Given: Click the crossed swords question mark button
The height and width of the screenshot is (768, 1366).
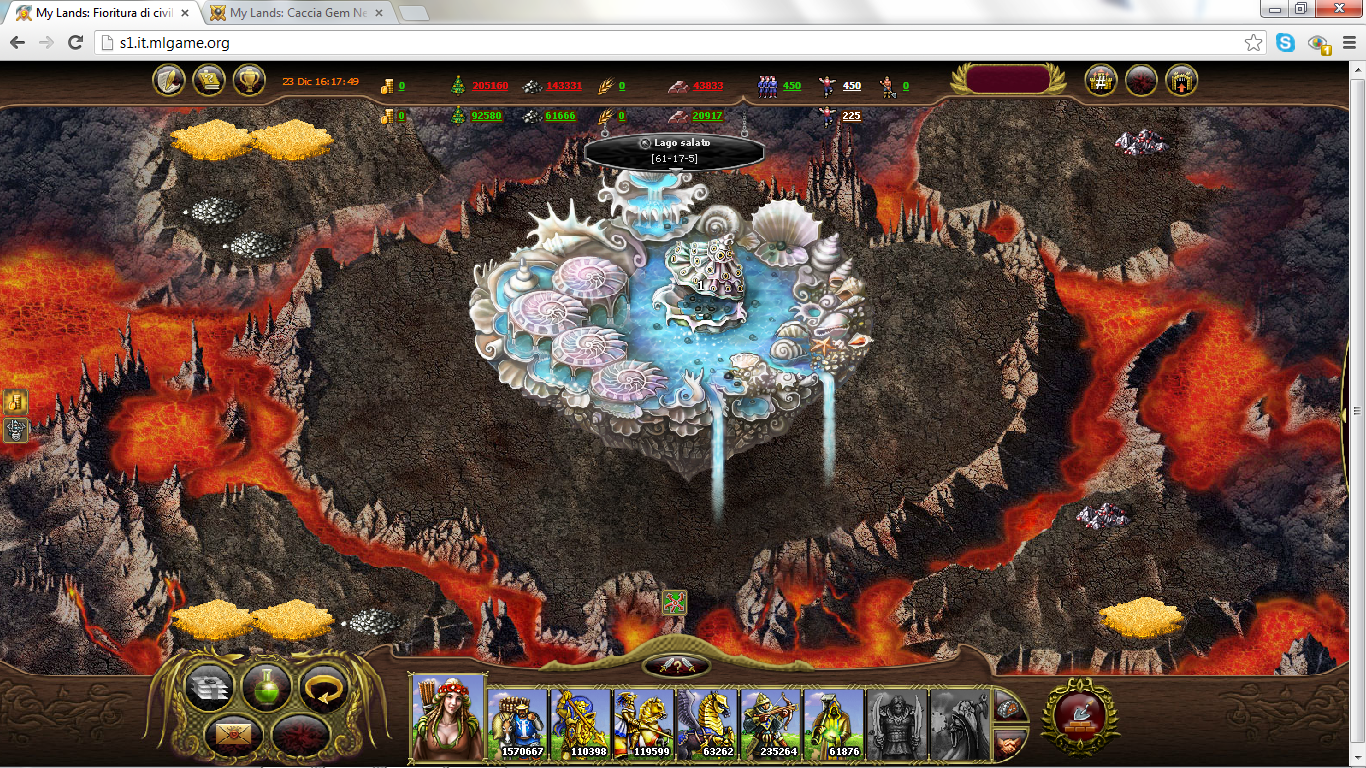Looking at the screenshot, I should click(677, 666).
